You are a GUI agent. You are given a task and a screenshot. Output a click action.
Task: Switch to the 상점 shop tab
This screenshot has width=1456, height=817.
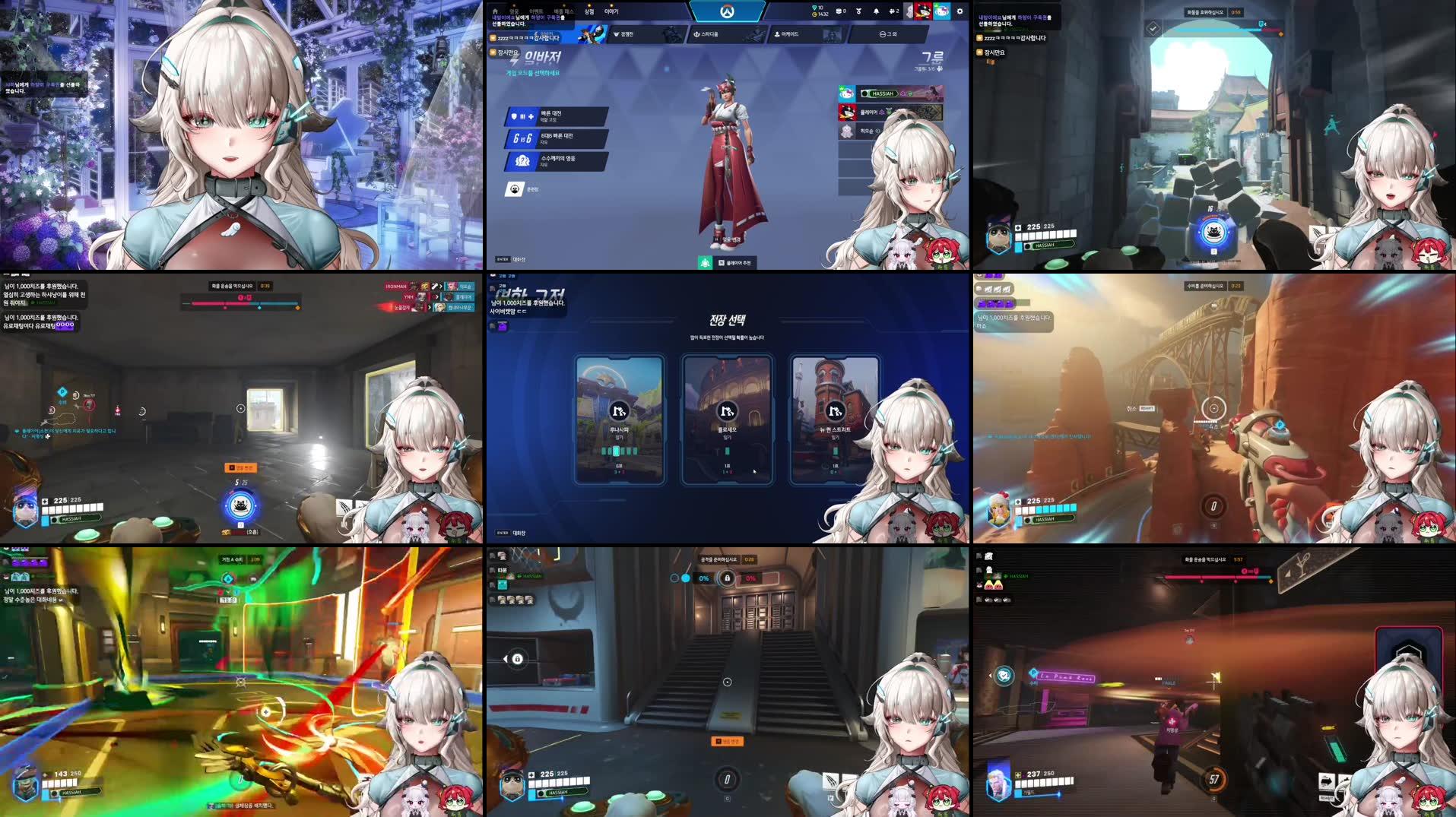[589, 11]
